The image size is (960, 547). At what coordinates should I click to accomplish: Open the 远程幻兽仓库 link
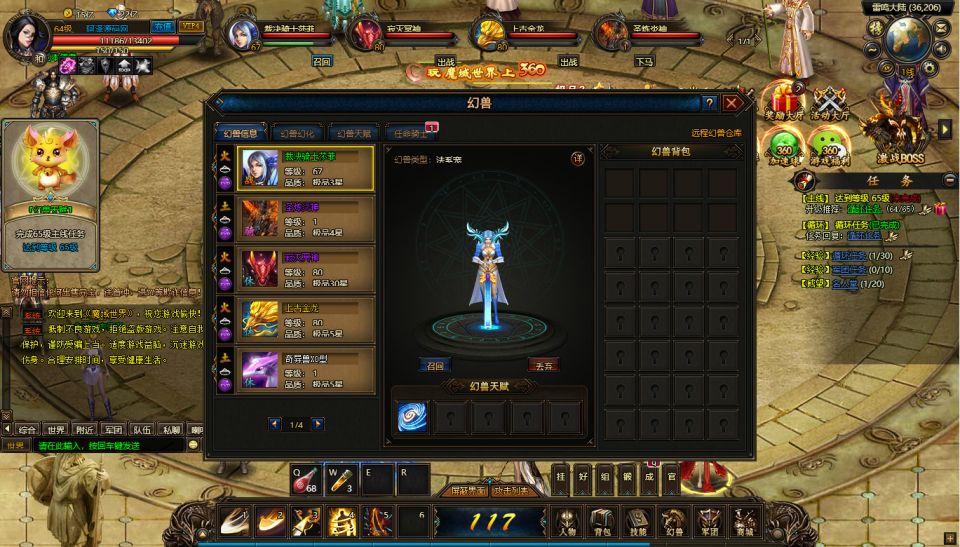[x=716, y=133]
